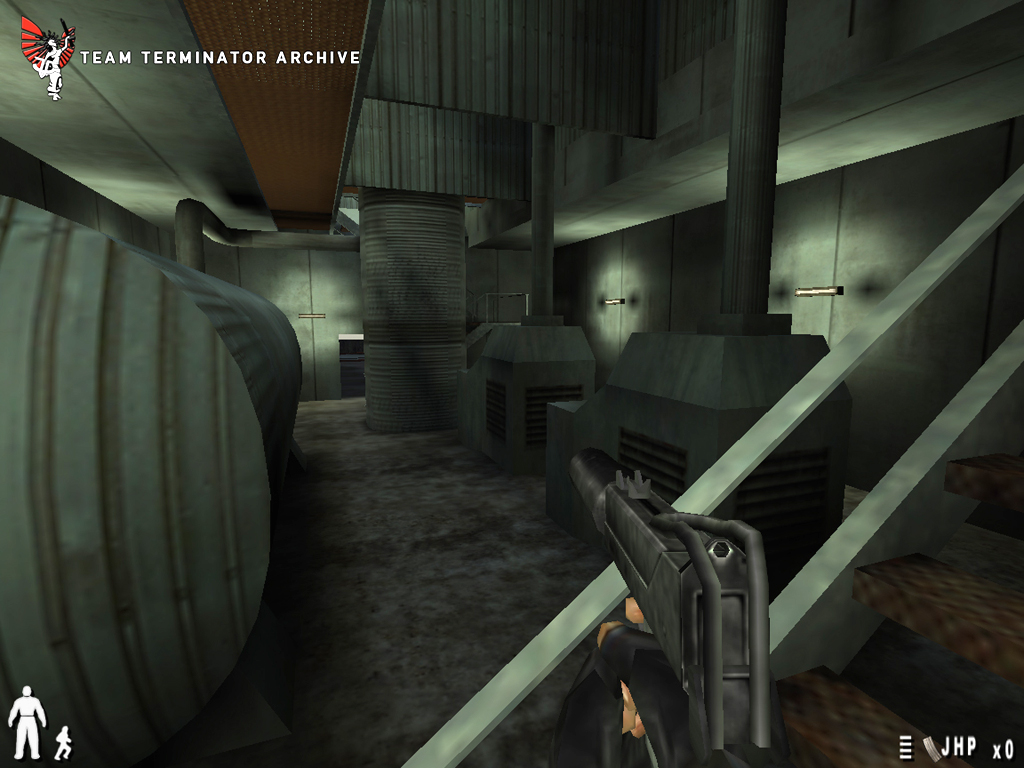Viewport: 1024px width, 768px height.
Task: Open the Team Terminator Archive logo
Action: tap(47, 57)
